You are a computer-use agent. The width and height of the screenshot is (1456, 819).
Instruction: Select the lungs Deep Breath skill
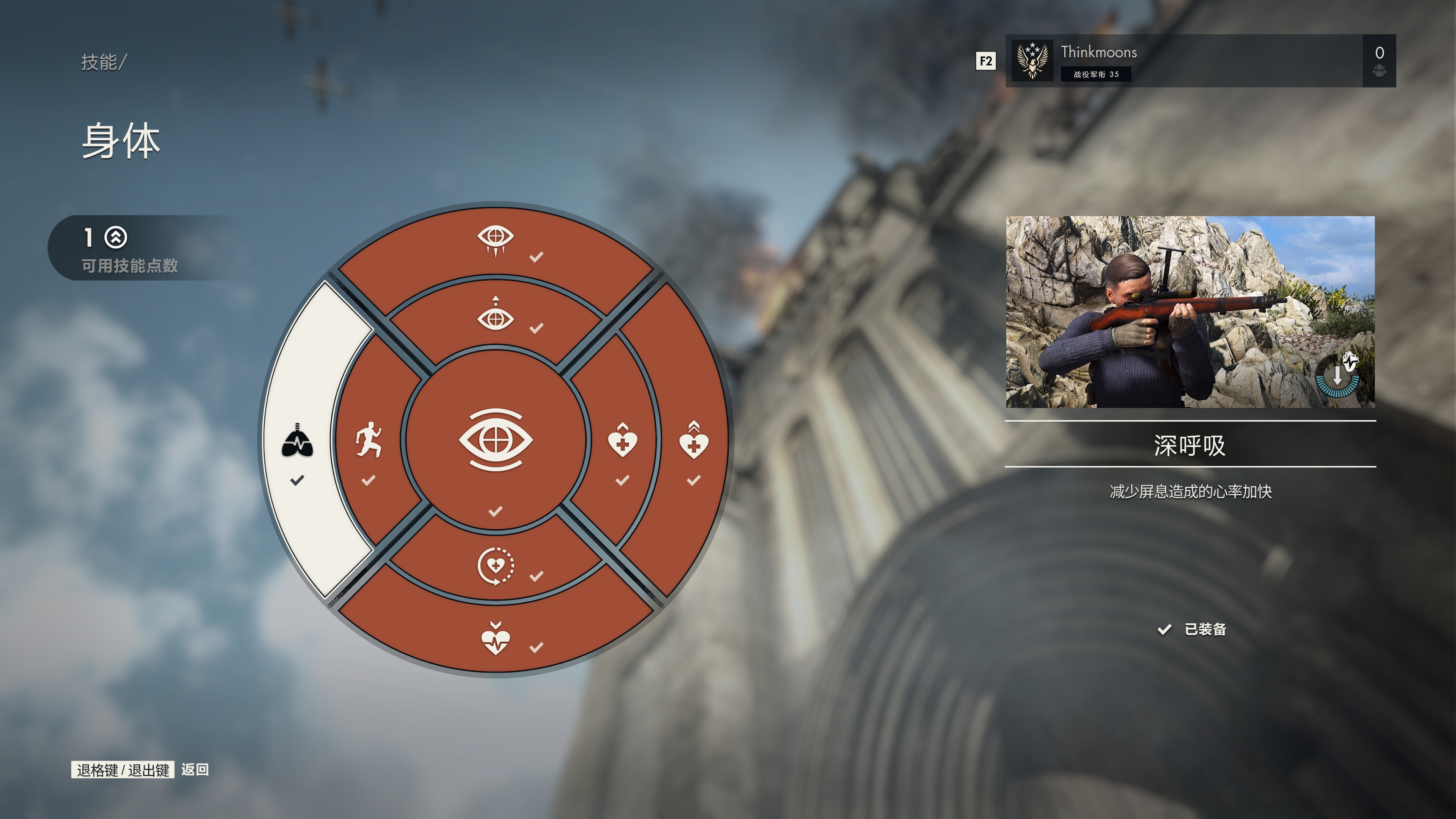tap(298, 440)
